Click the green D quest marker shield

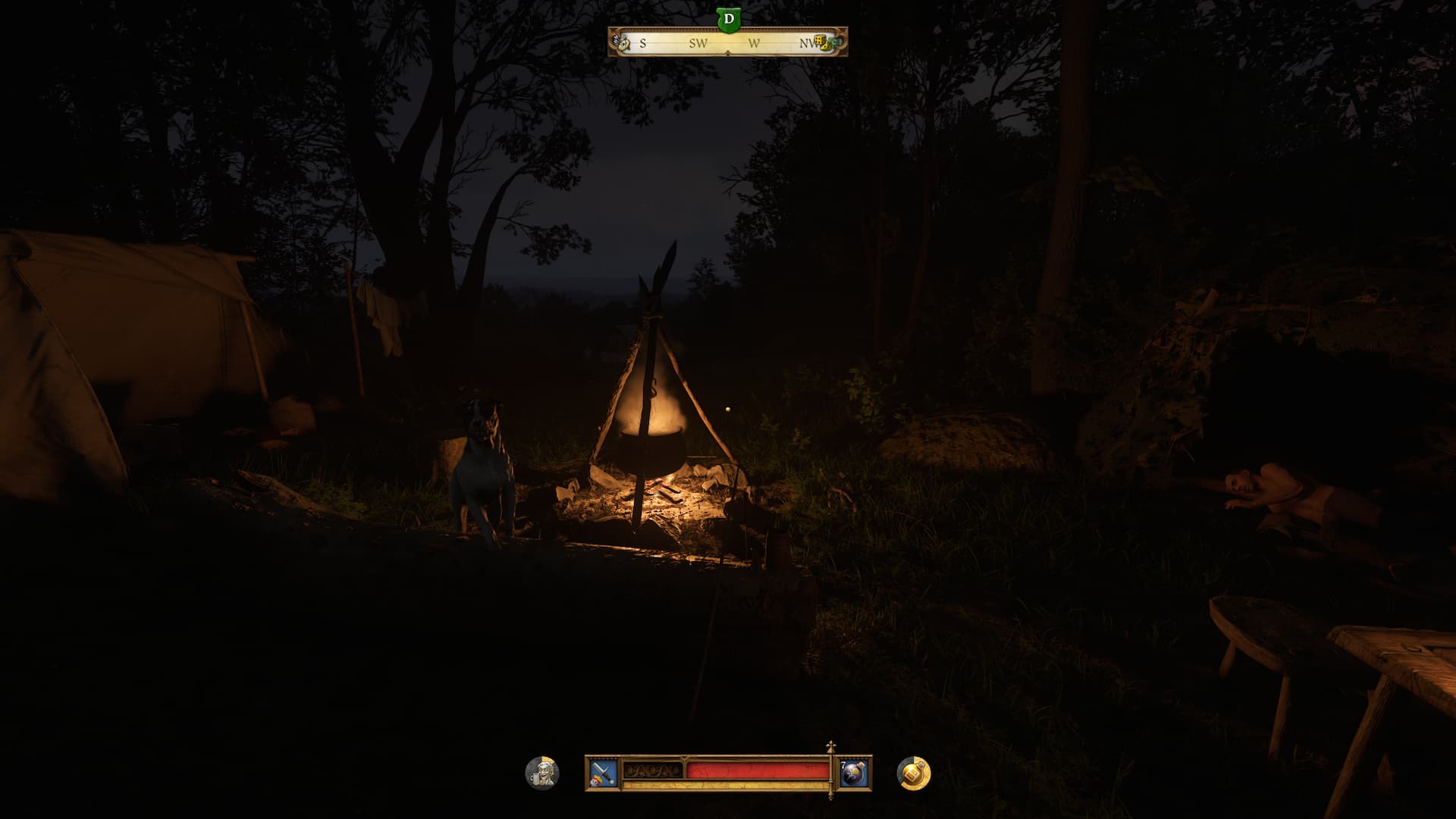[729, 19]
